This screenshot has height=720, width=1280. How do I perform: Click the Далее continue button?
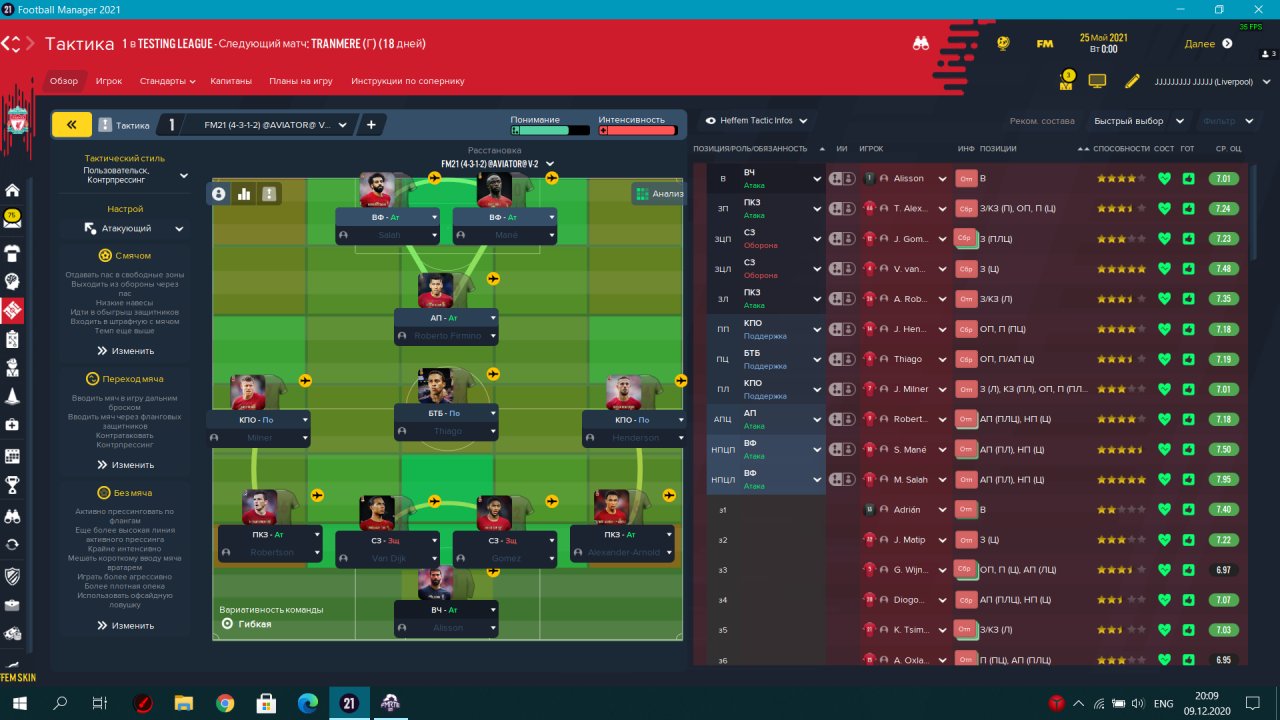pyautogui.click(x=1208, y=43)
